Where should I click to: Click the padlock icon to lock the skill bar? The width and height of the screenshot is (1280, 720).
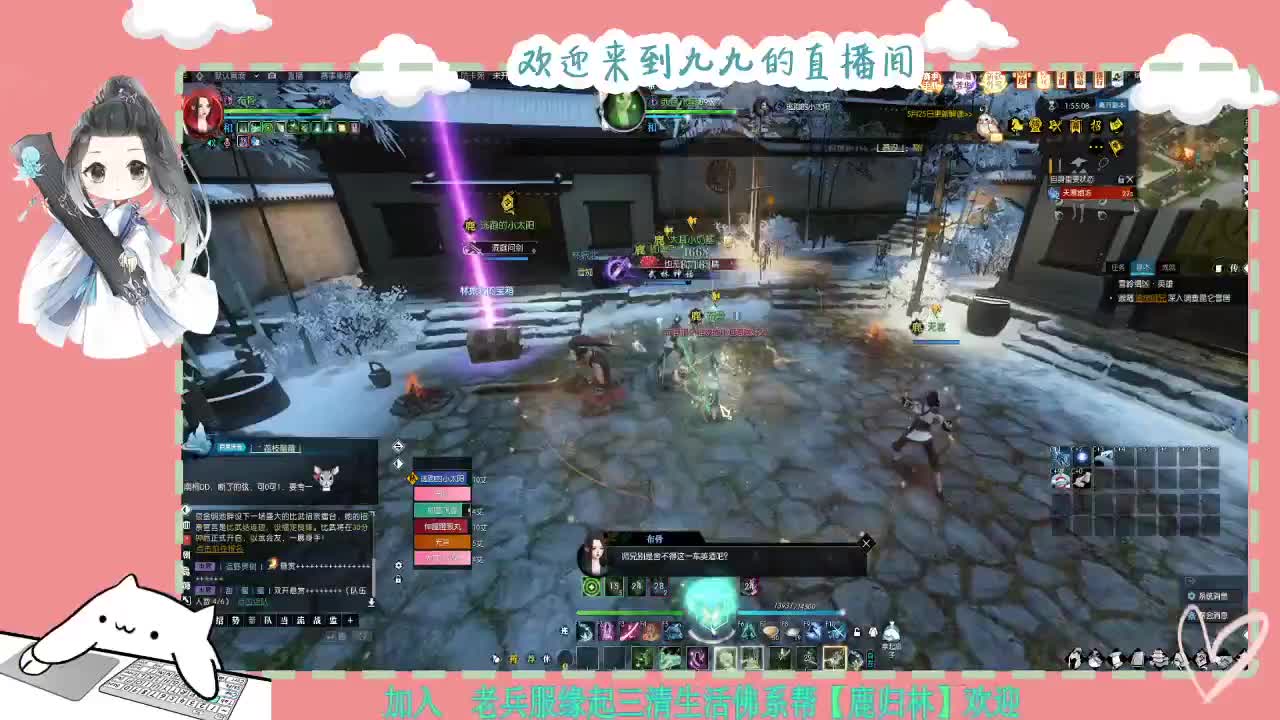tap(857, 632)
